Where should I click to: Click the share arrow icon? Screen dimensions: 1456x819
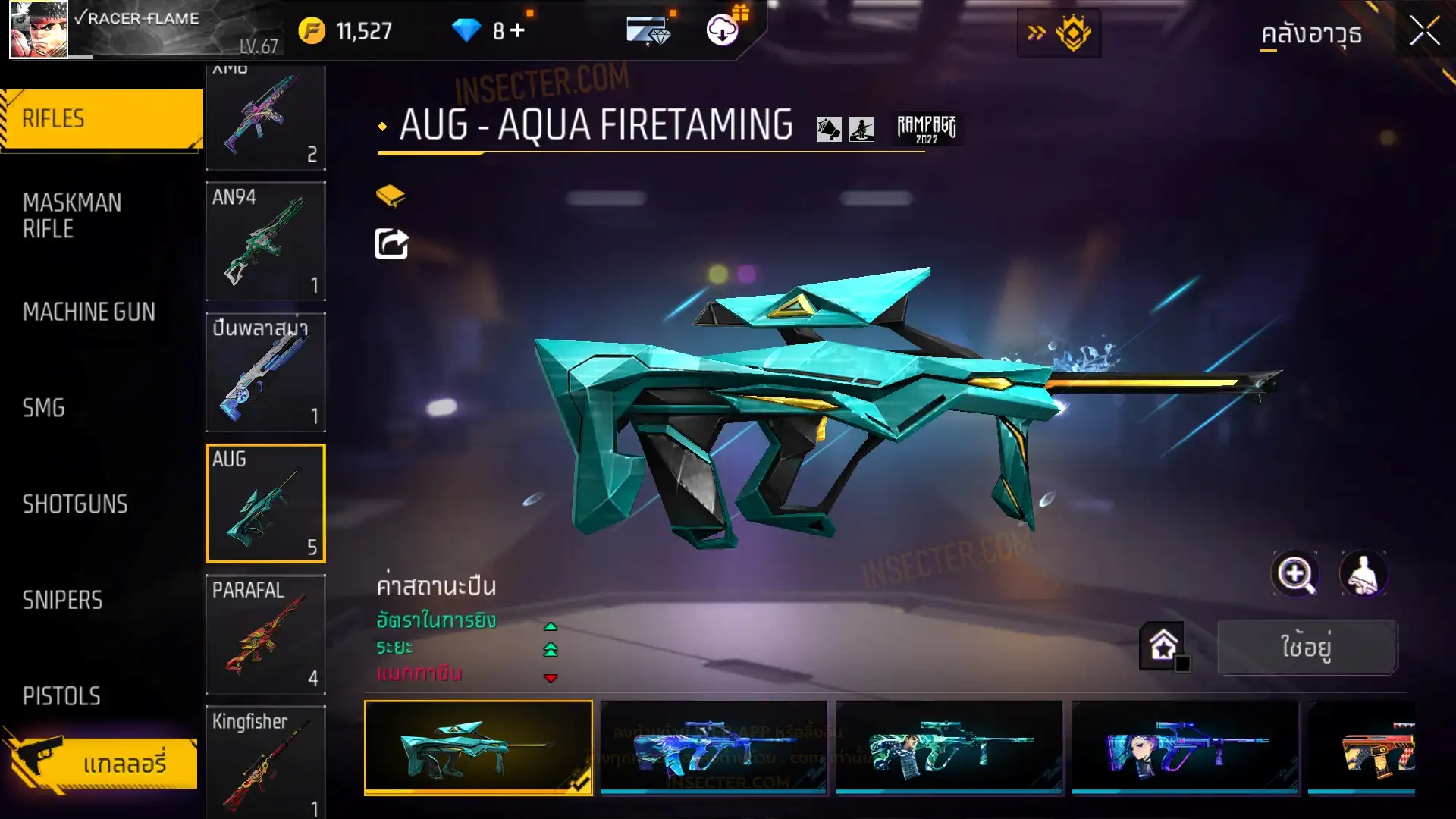(x=391, y=244)
